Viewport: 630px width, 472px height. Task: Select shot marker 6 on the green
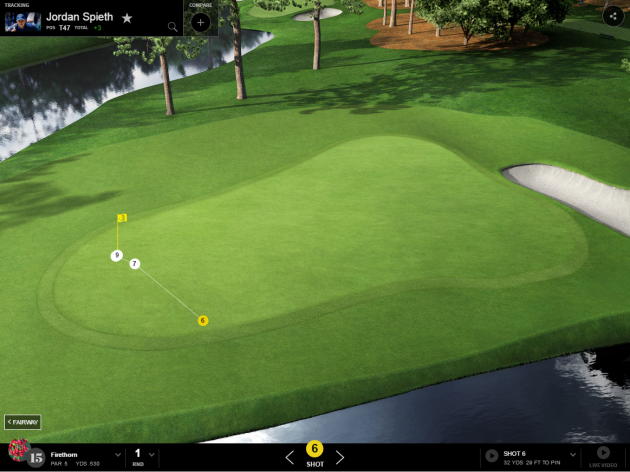203,321
